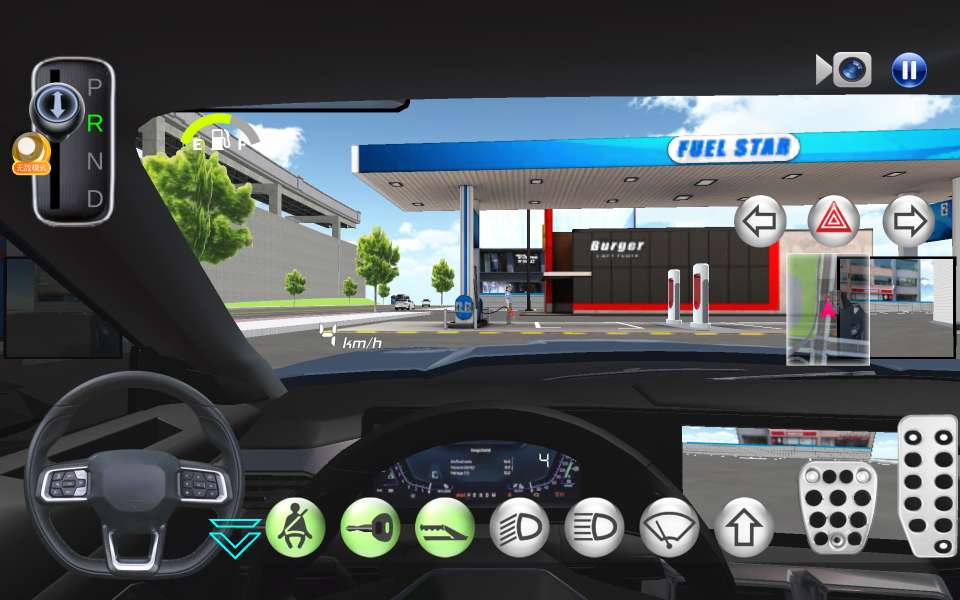
Task: Toggle the seatbelt button
Action: [x=295, y=527]
